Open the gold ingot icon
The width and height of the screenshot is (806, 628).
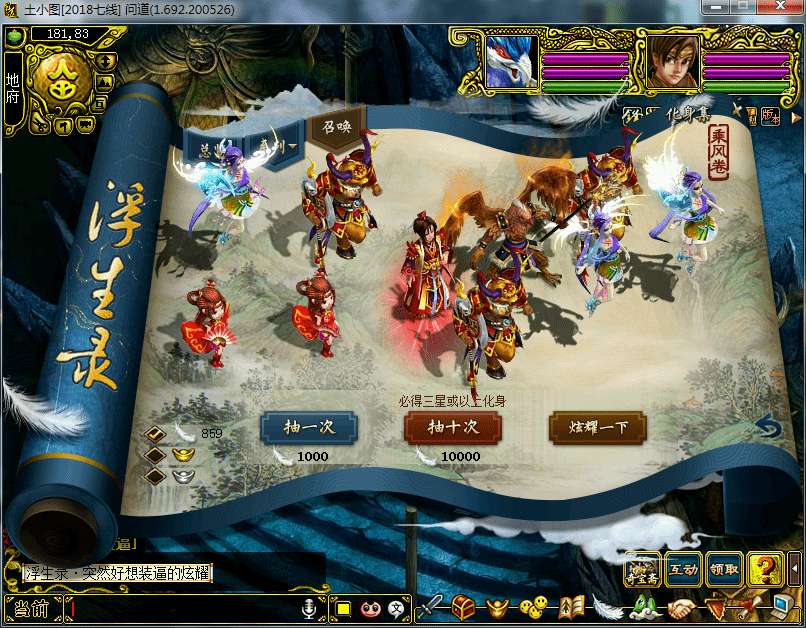point(499,607)
